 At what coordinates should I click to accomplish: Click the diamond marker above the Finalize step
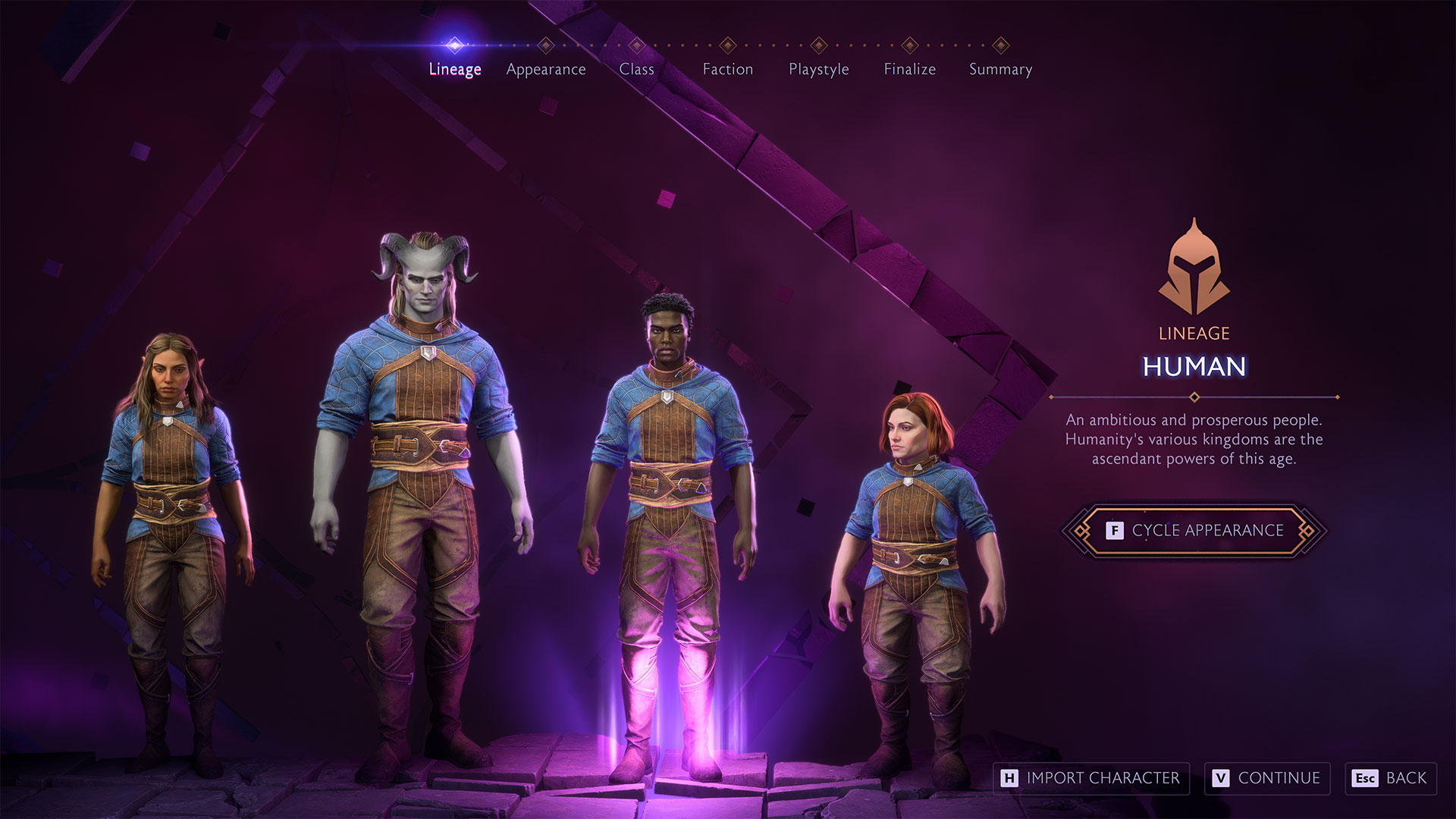pos(909,43)
